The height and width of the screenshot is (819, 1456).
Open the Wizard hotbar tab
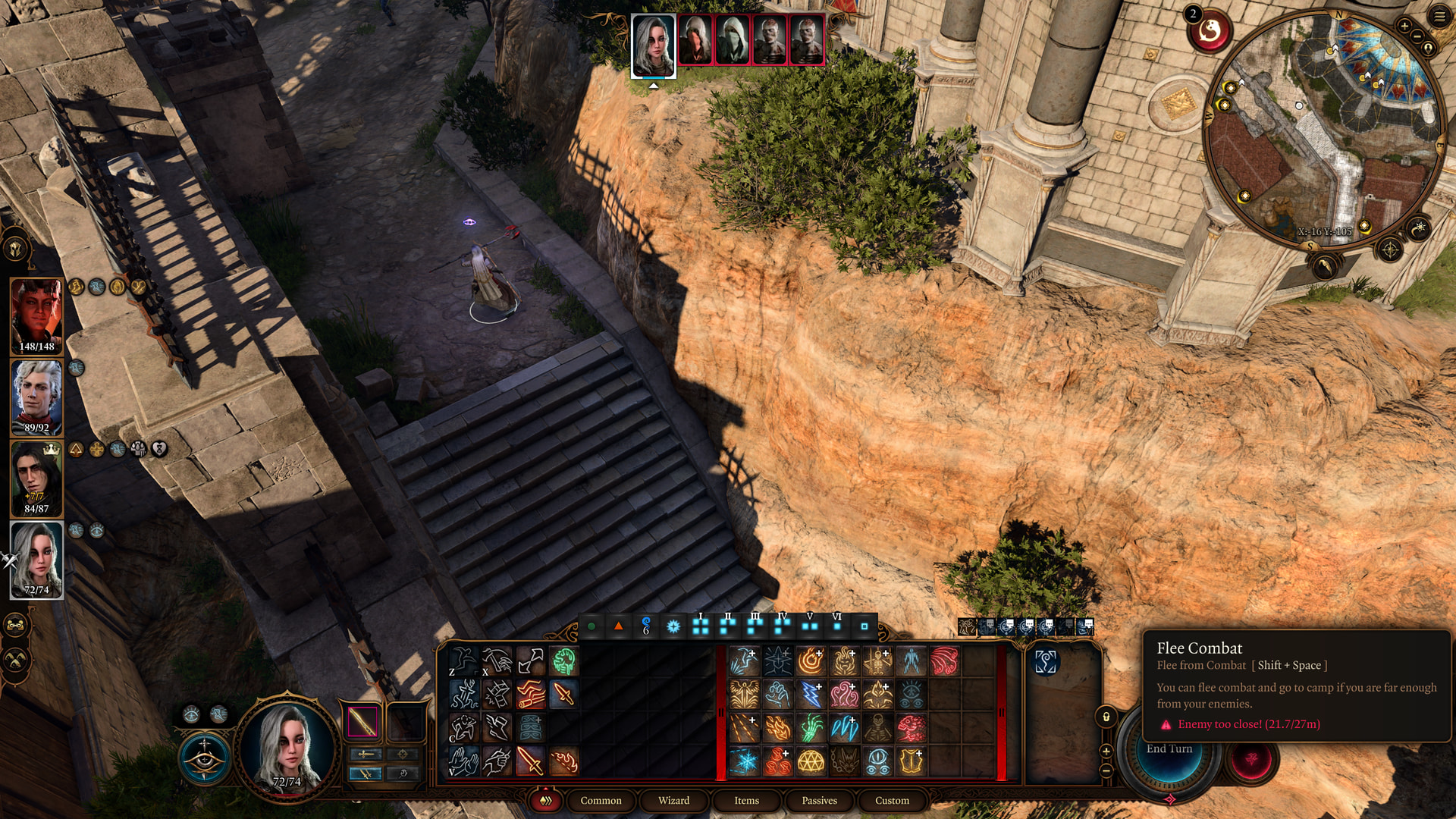coord(673,800)
